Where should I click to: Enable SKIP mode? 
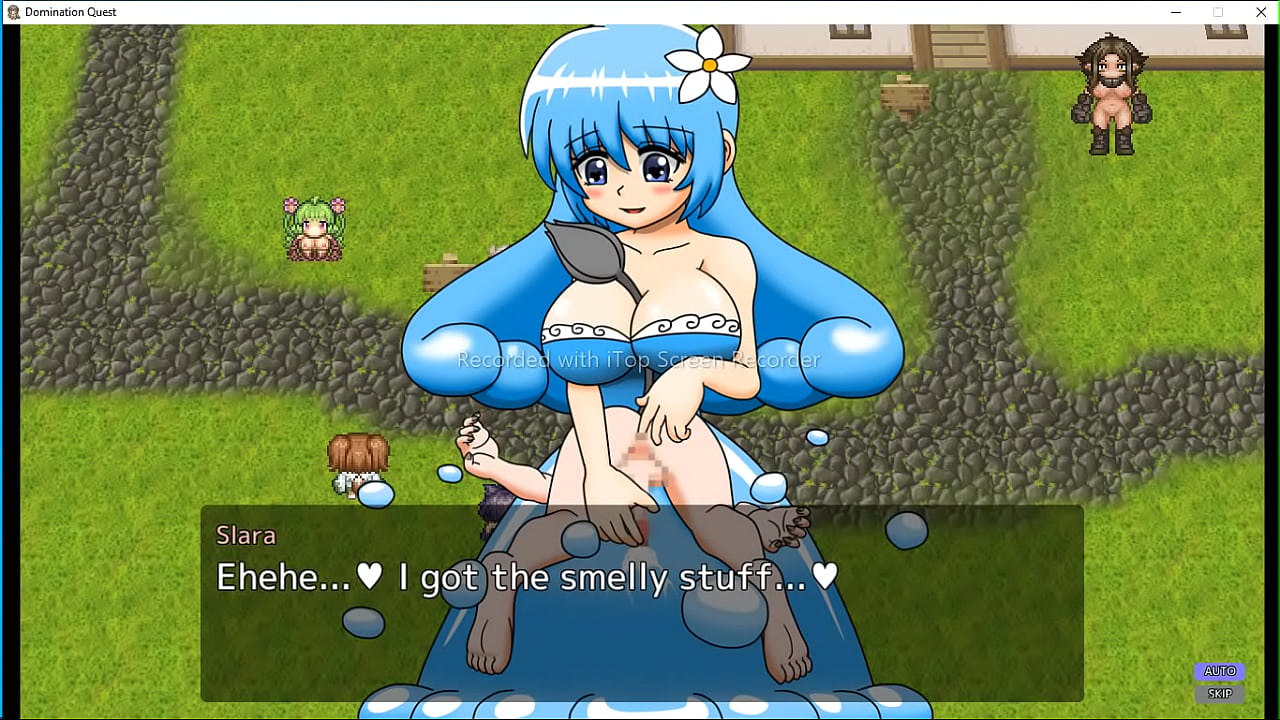(1219, 692)
